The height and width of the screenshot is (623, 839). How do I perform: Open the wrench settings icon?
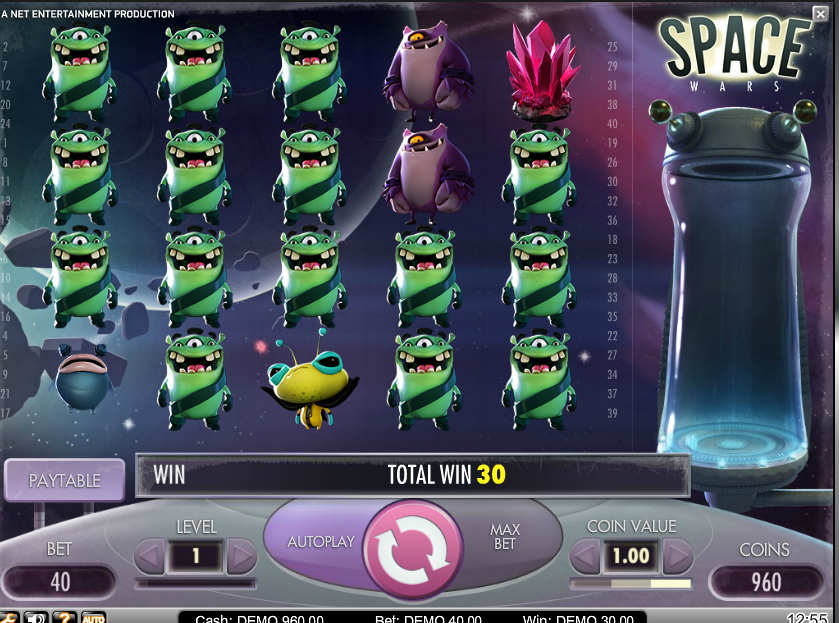point(8,618)
